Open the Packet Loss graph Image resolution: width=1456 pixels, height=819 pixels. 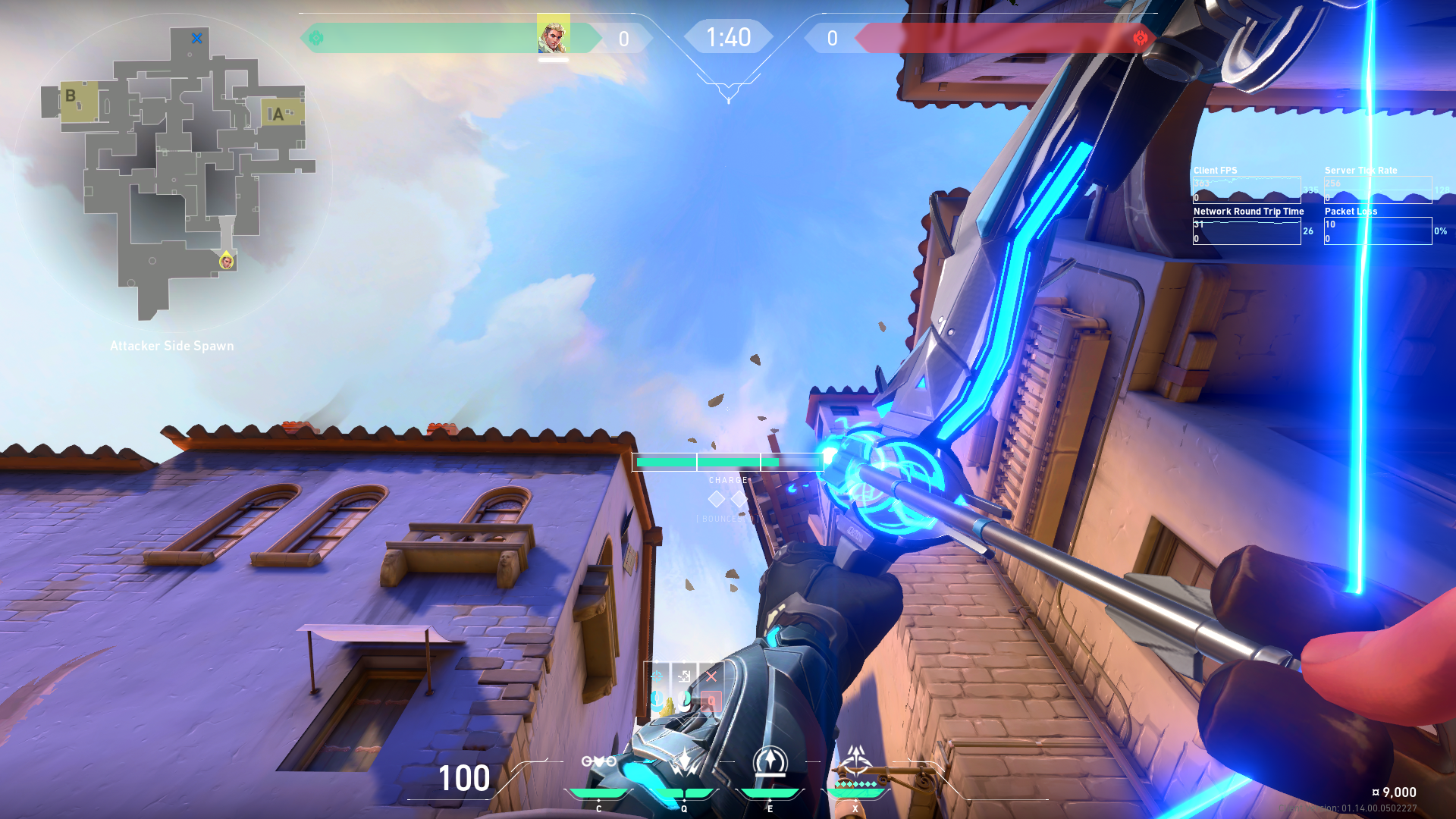point(1377,231)
